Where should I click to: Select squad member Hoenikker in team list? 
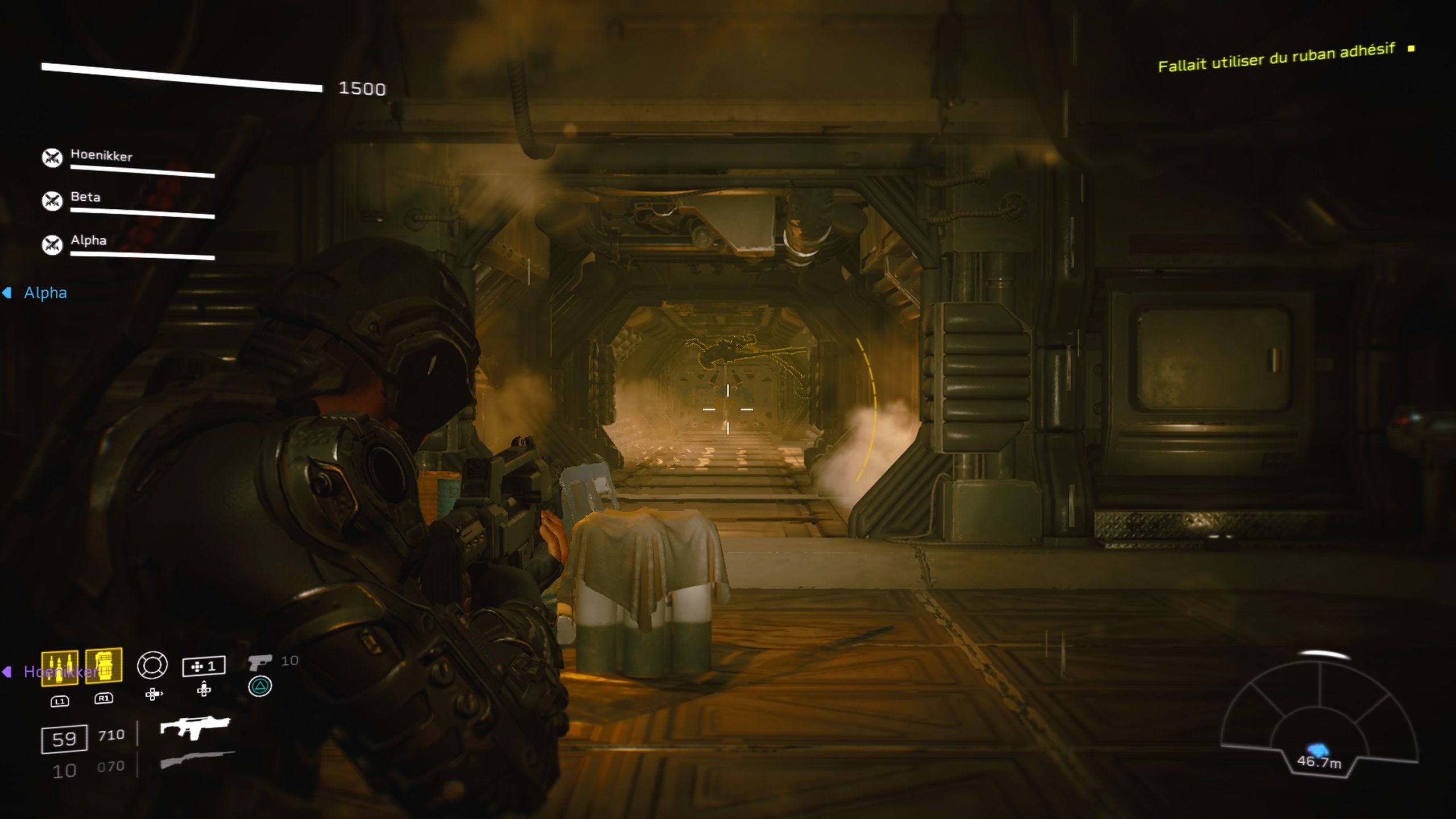(101, 156)
